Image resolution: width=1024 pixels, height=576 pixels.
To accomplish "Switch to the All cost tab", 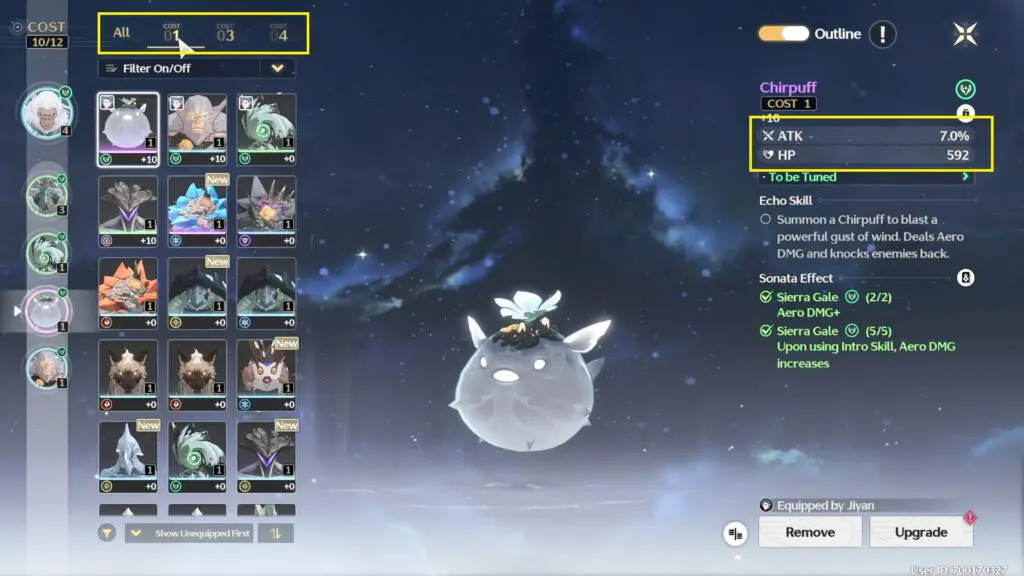I will [121, 33].
